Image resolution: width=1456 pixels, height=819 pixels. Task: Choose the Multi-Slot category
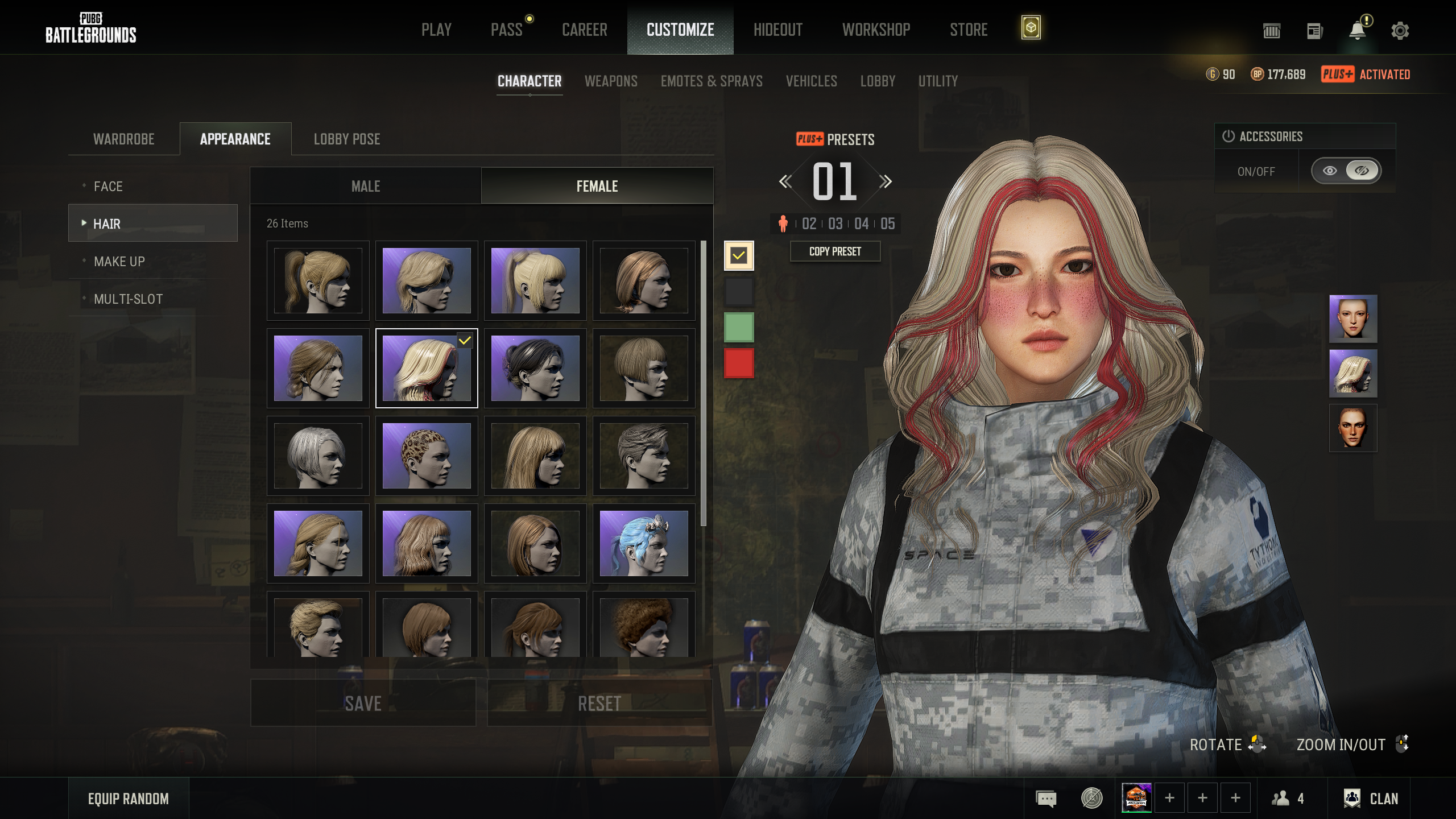tap(129, 299)
